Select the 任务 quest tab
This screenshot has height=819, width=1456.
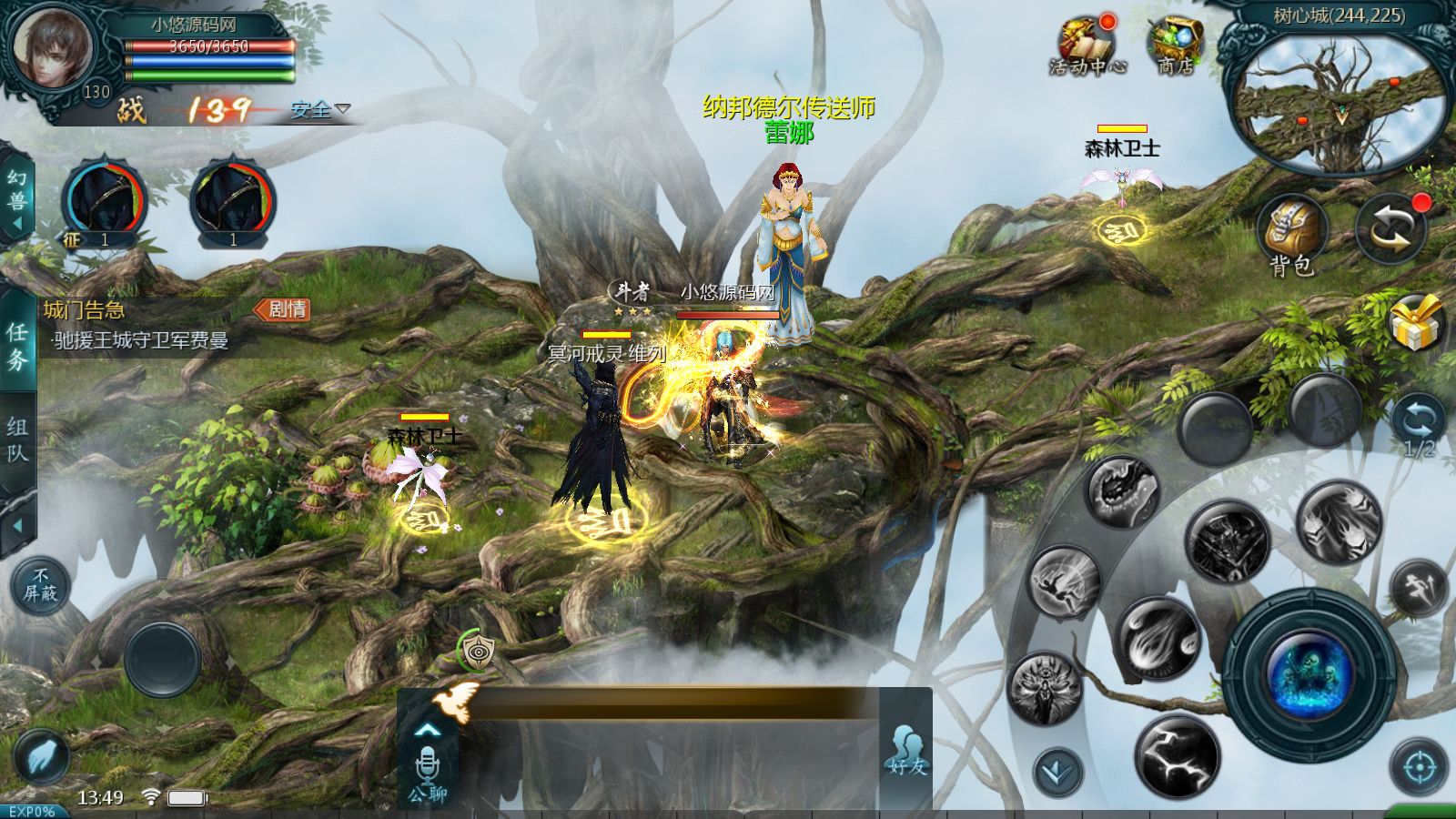click(17, 346)
